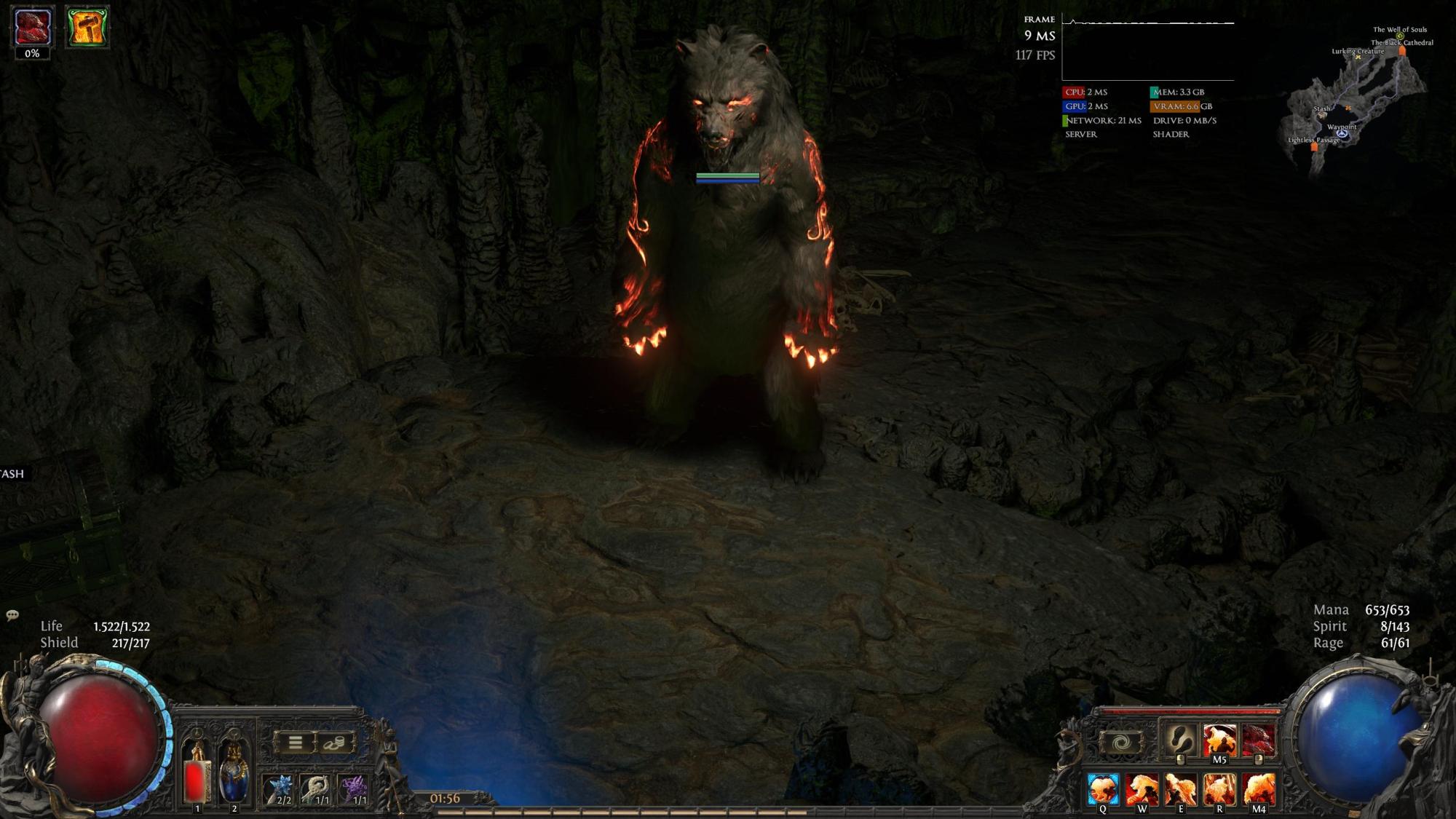Activate the blue-highlighted Q skill
This screenshot has width=1456, height=819.
tap(1103, 789)
